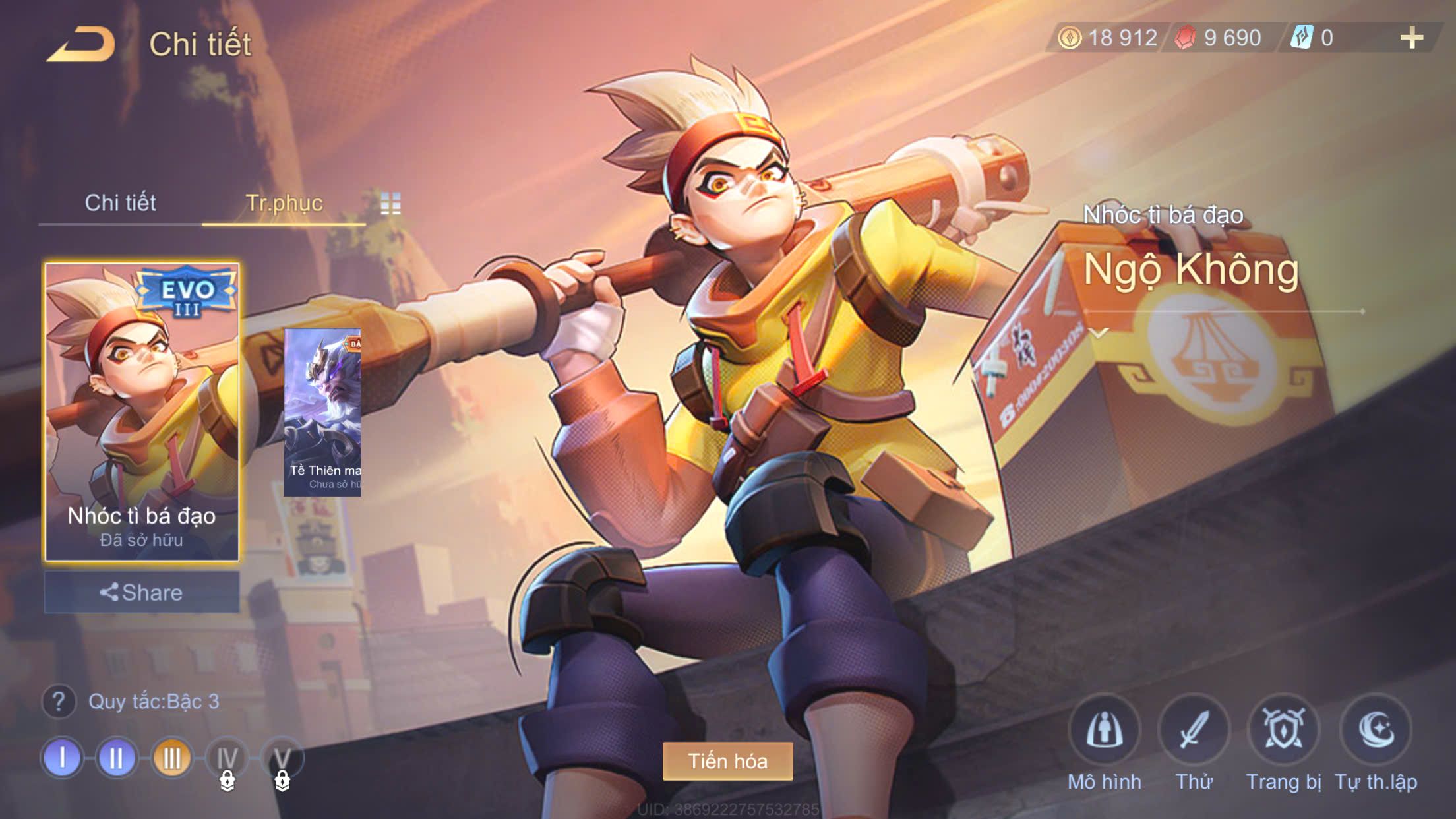Add currency with the plus button
Screen dimensions: 1456x819
coord(1411,38)
